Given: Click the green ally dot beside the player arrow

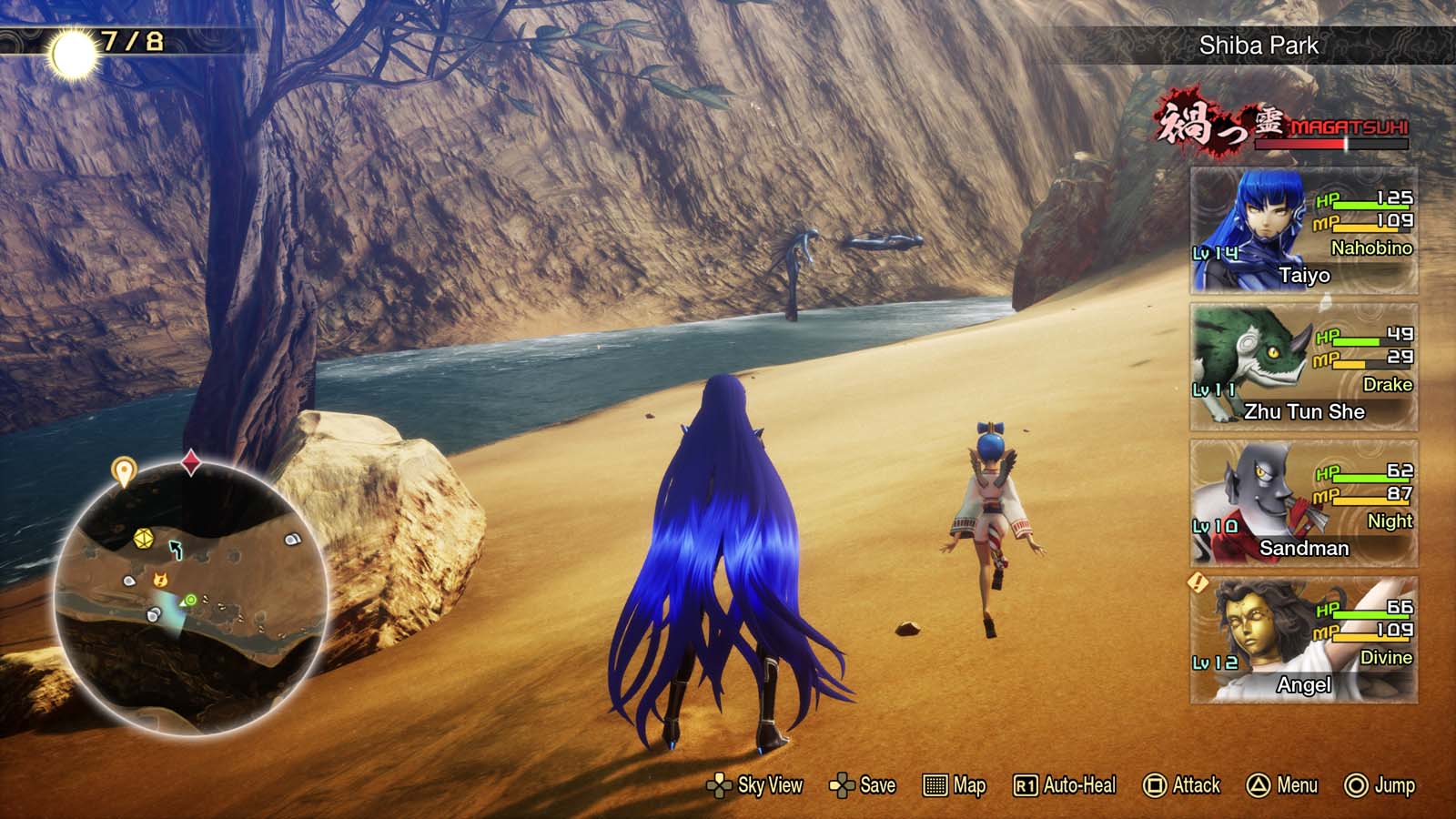Looking at the screenshot, I should pos(190,600).
